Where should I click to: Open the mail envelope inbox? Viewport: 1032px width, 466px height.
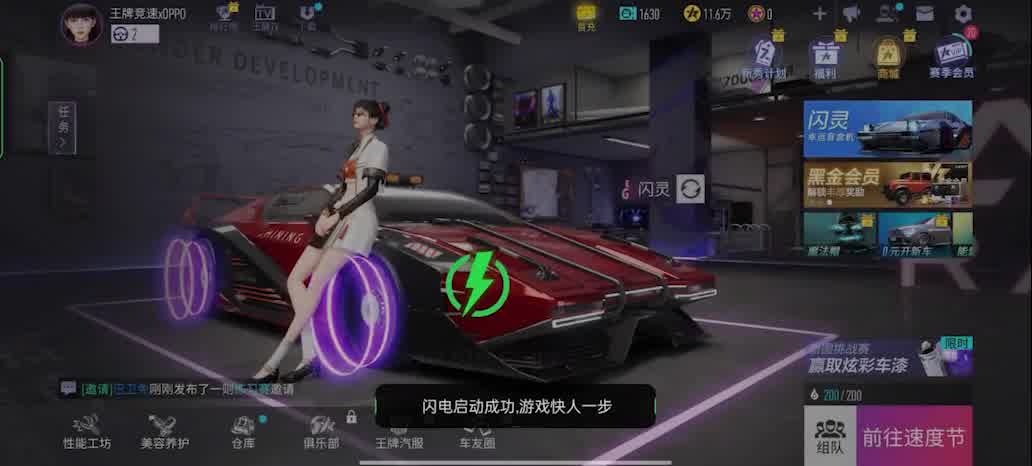coord(924,13)
